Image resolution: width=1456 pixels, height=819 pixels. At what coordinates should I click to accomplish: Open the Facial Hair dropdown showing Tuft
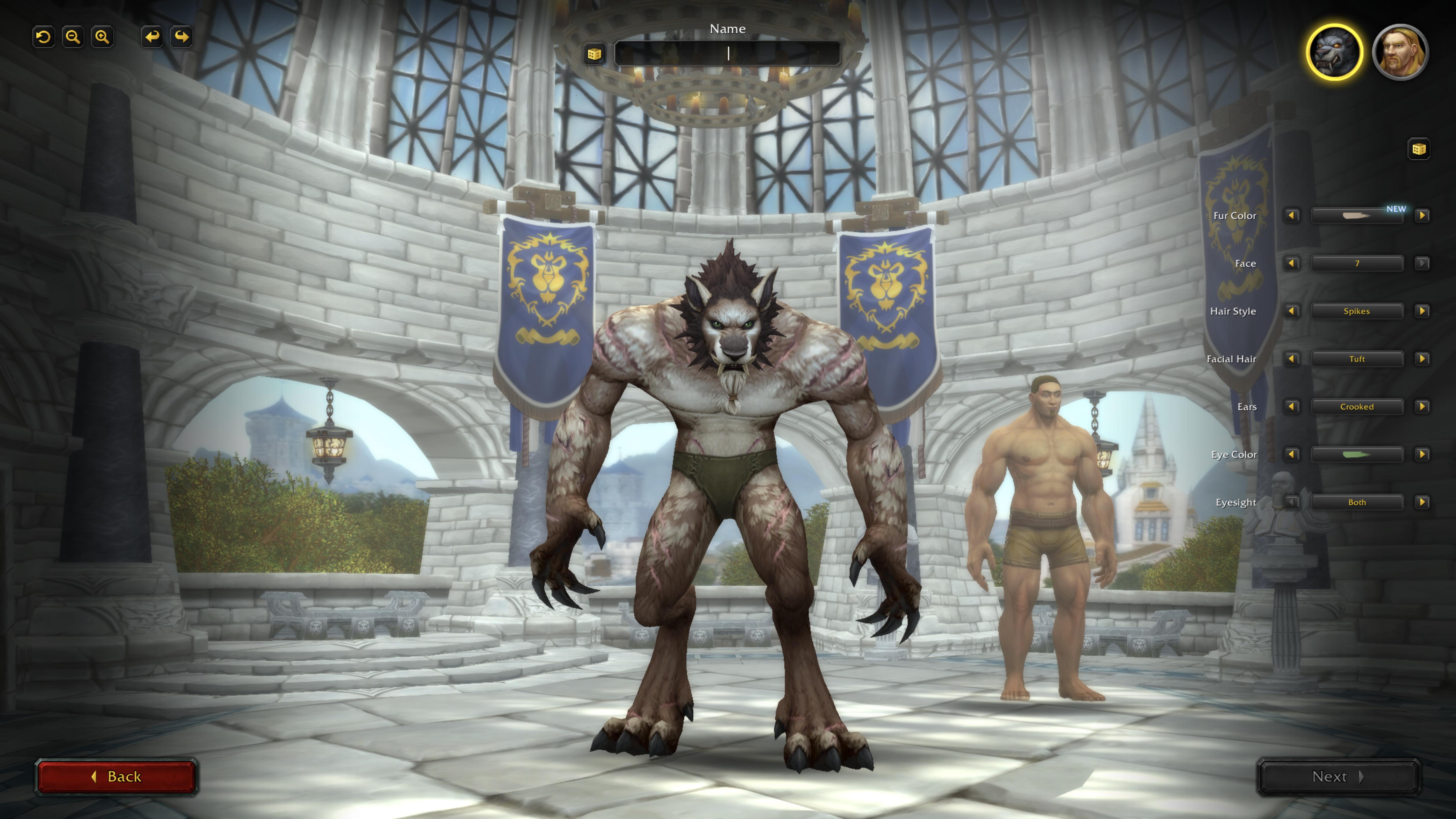point(1356,359)
